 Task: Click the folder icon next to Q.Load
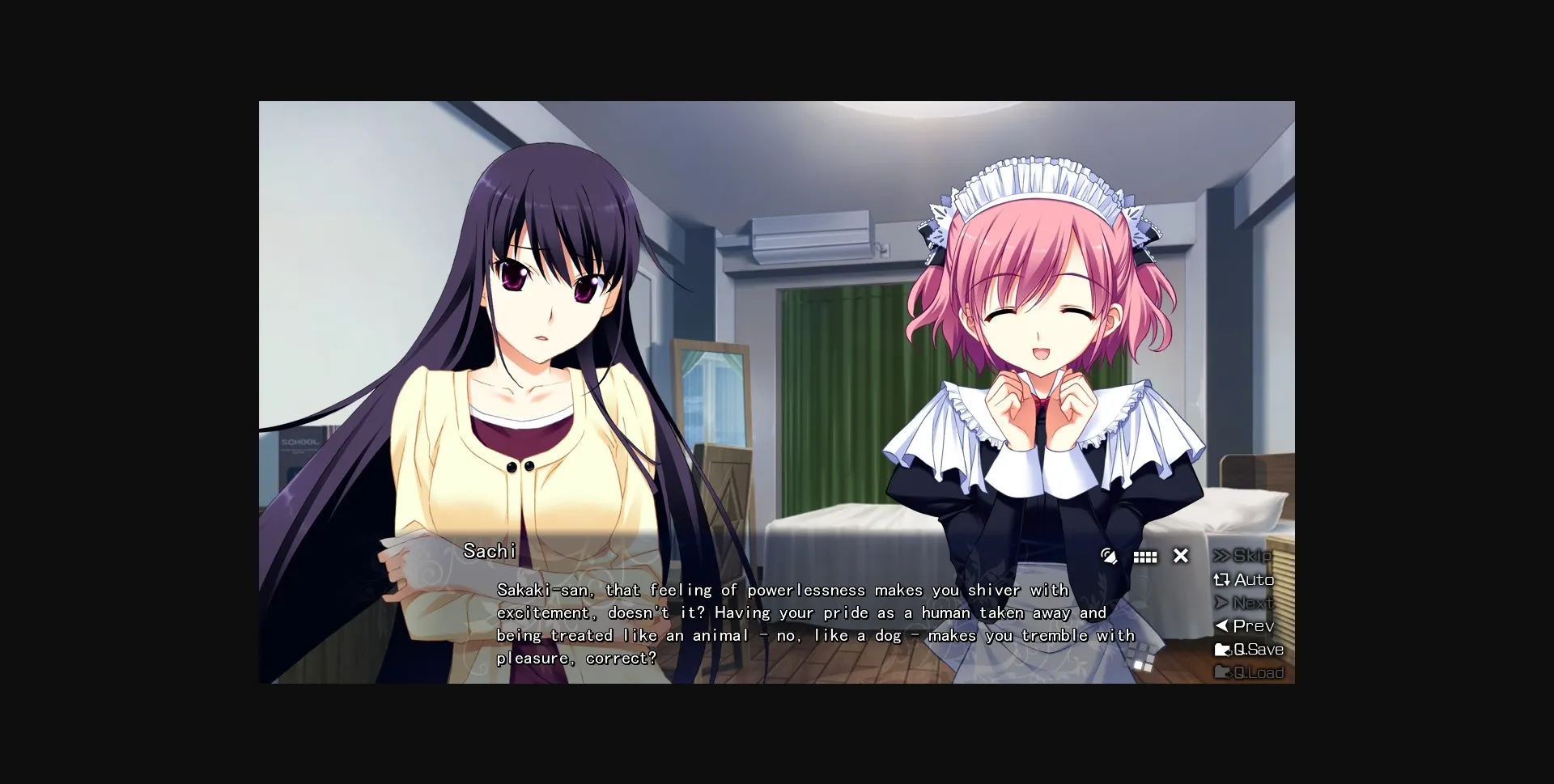[x=1224, y=672]
